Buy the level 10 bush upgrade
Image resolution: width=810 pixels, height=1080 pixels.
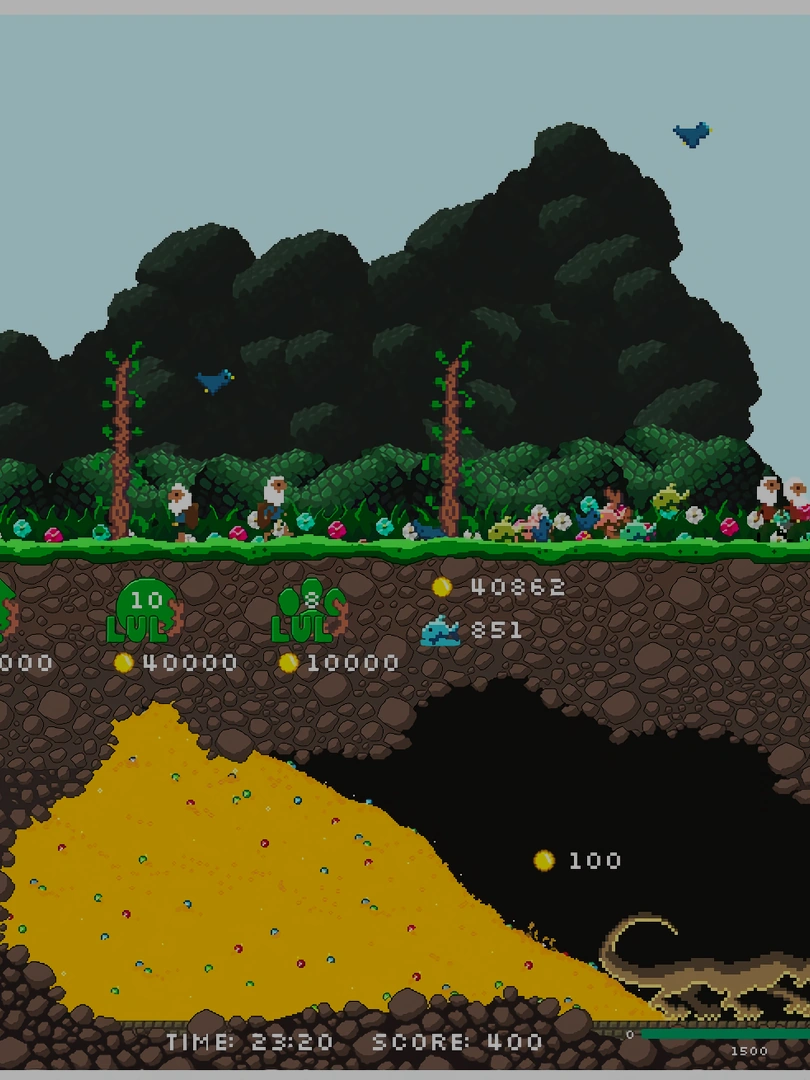tap(146, 612)
